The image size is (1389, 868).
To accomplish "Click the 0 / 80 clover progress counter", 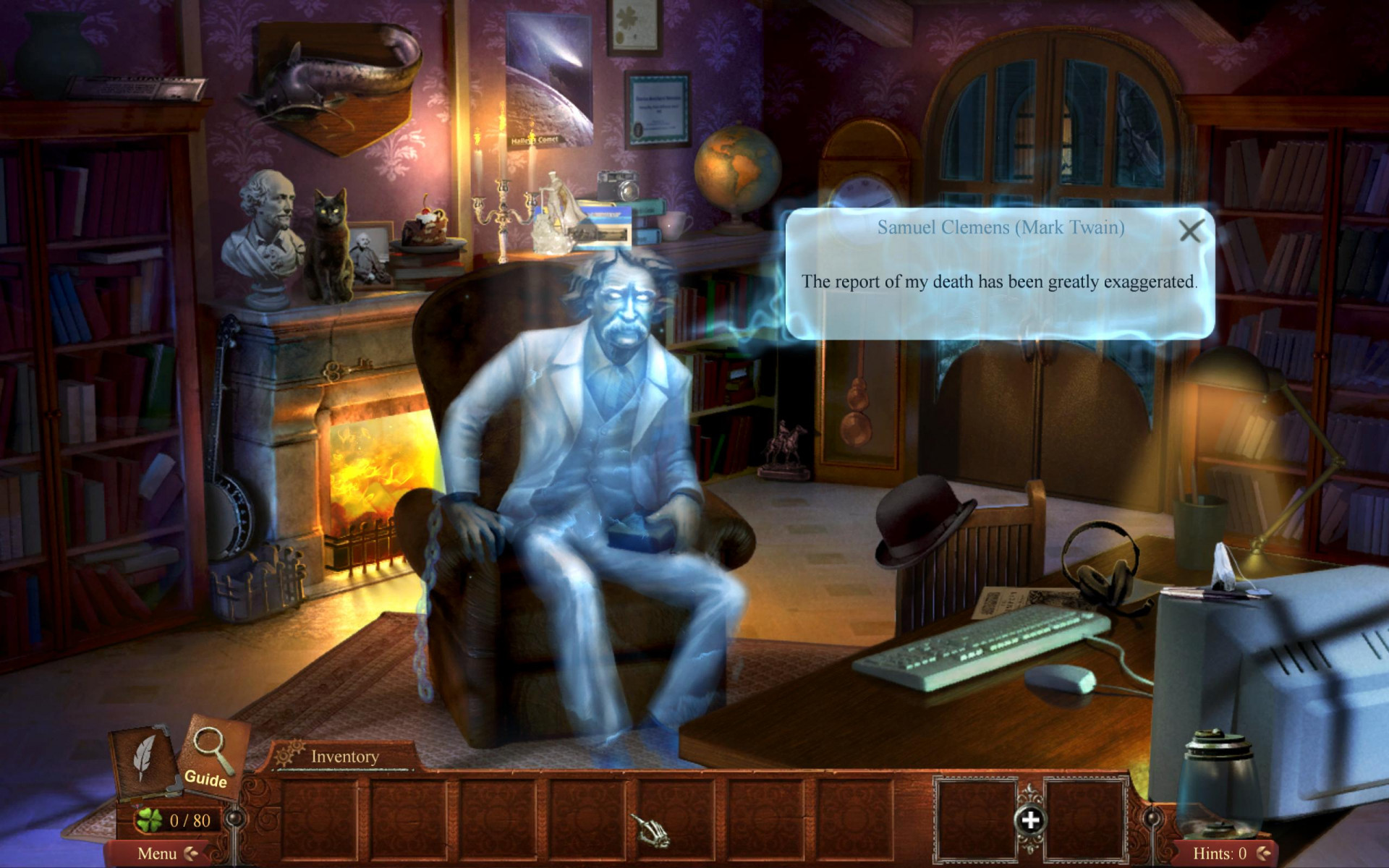I will 189,820.
